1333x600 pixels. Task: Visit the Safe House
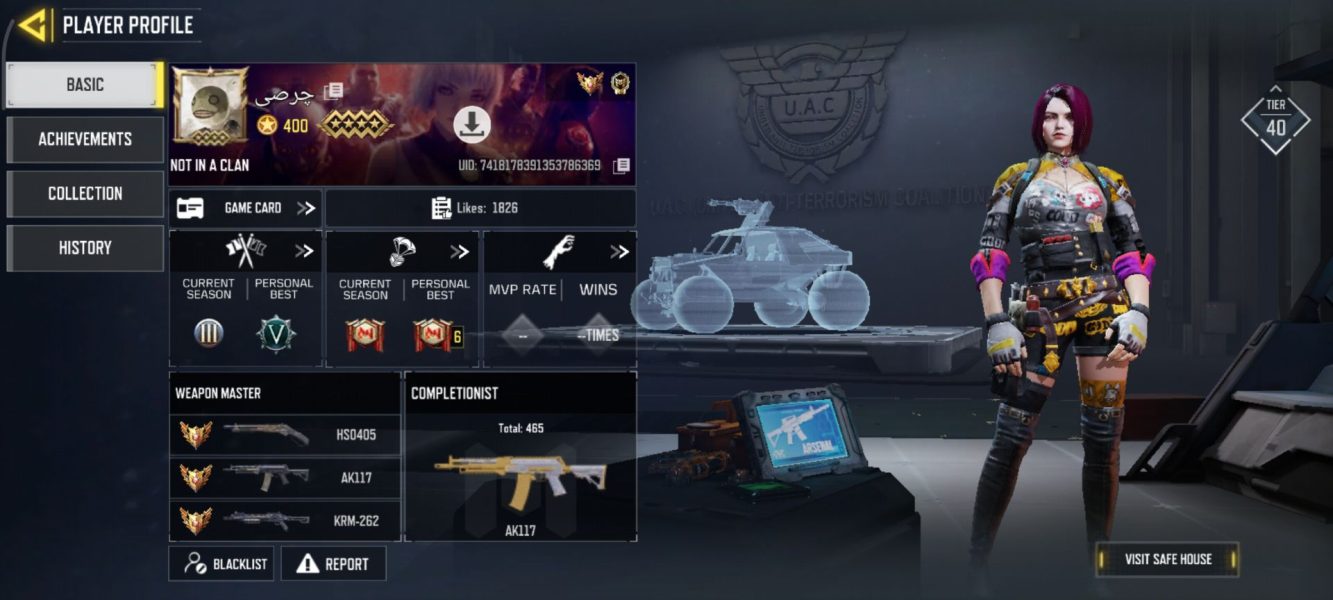coord(1167,559)
